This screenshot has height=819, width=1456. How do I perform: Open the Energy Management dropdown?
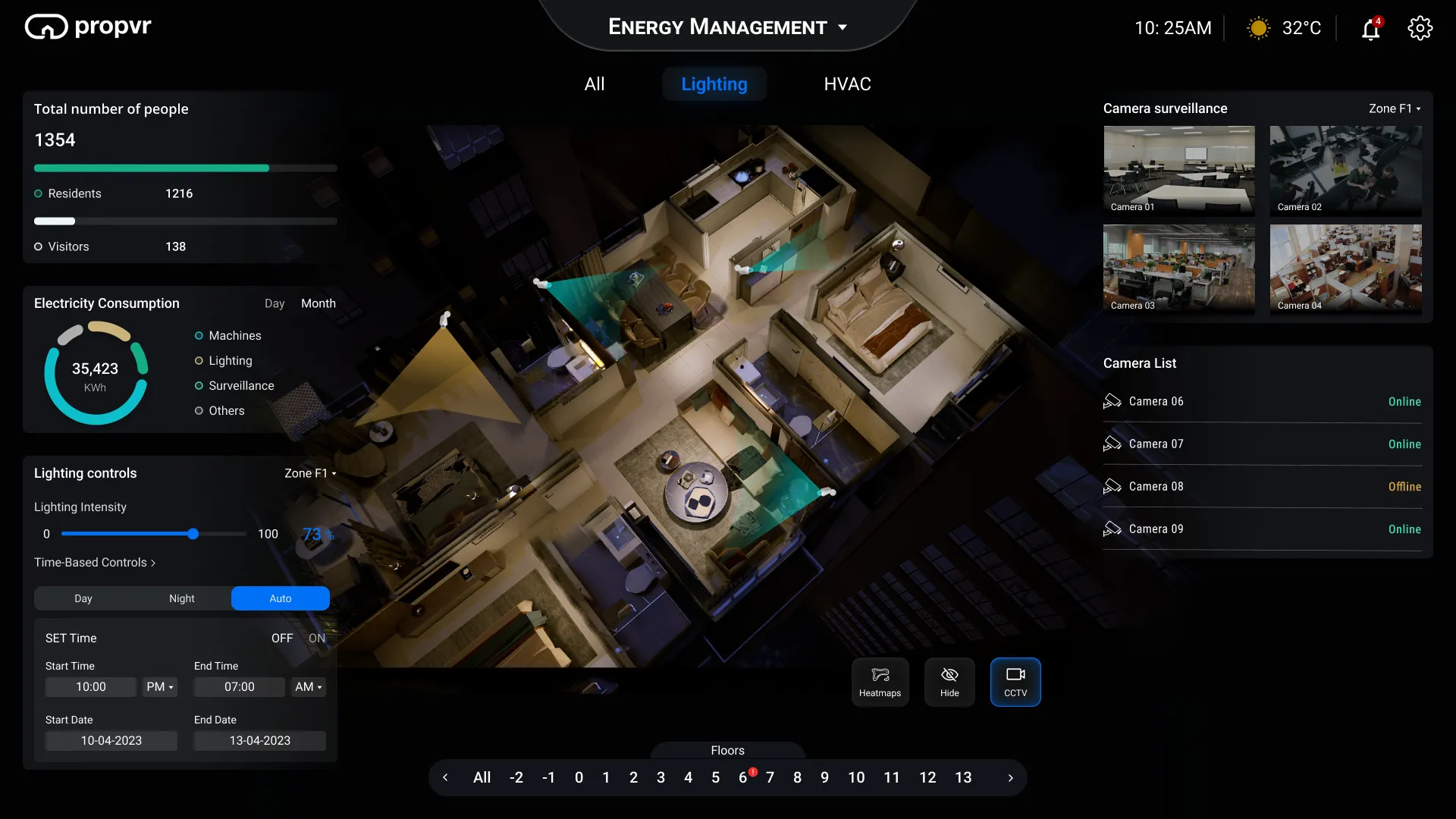843,27
